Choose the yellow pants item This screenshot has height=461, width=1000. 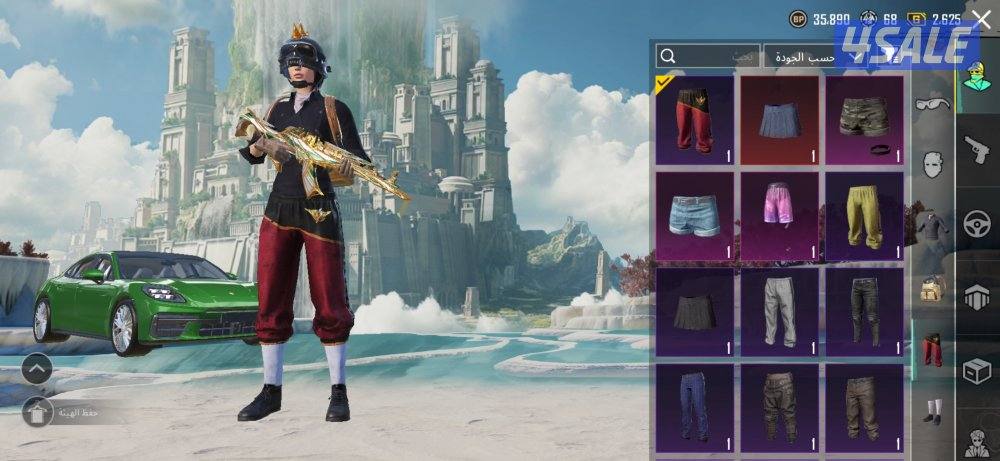[x=864, y=216]
